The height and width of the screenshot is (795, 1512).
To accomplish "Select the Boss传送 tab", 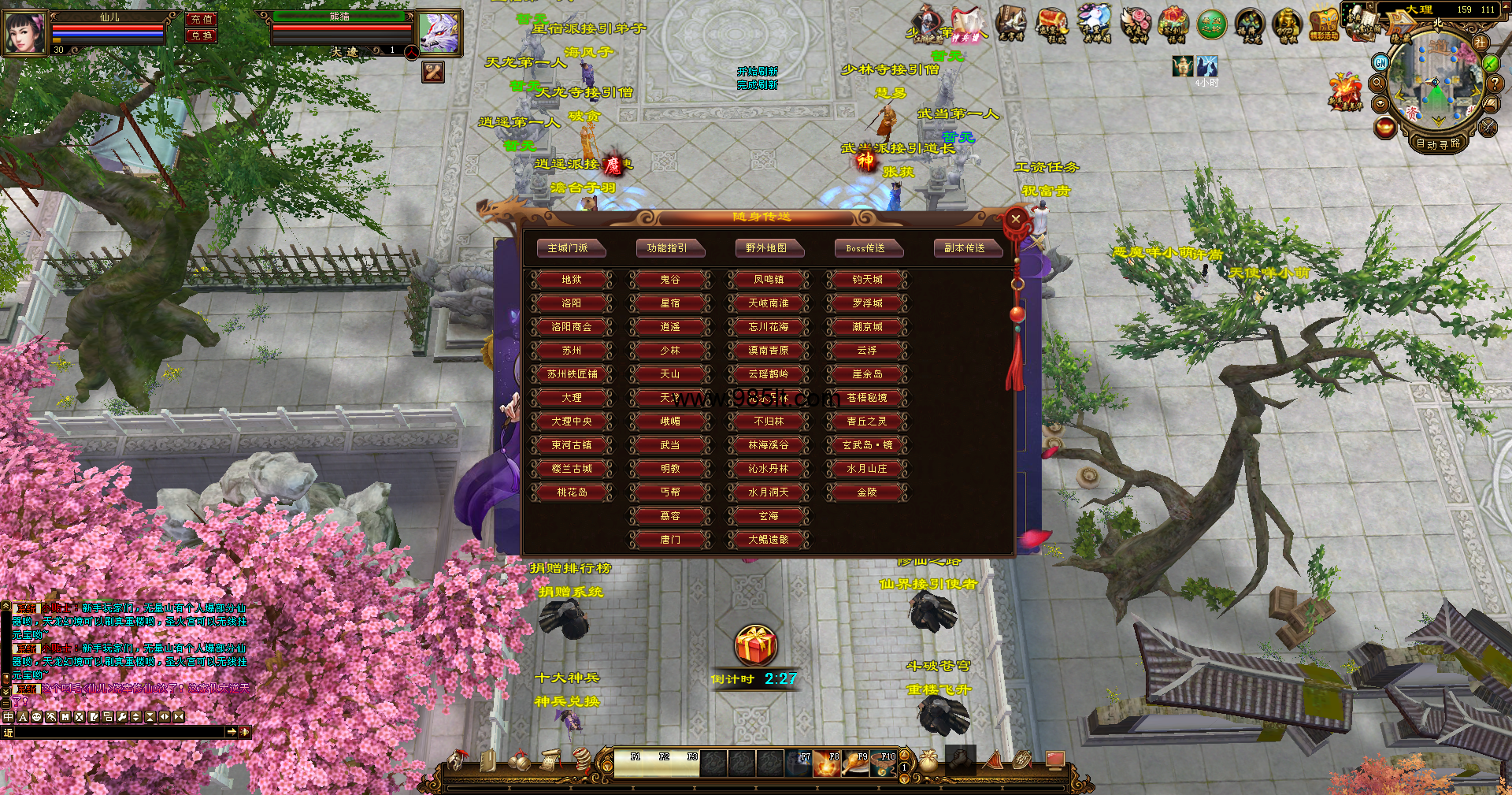I will (x=865, y=248).
